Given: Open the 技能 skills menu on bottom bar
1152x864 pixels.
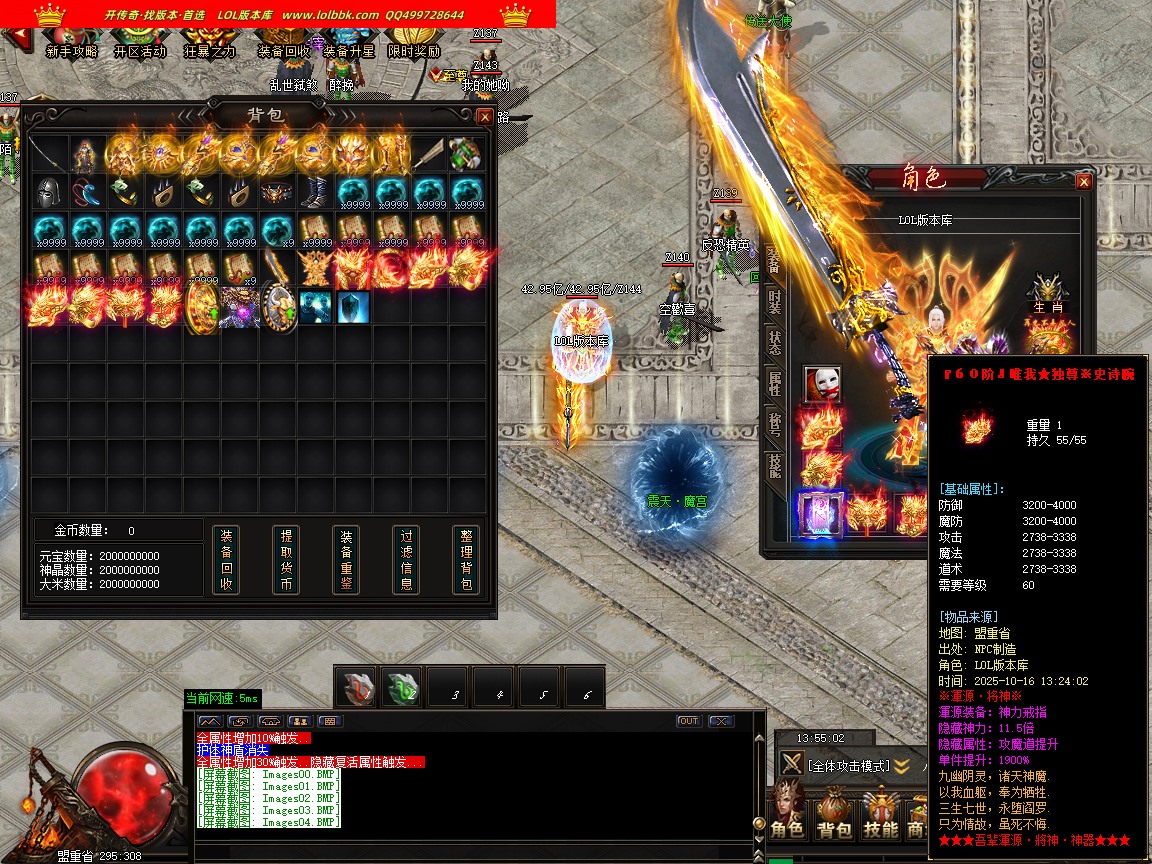Looking at the screenshot, I should [x=881, y=816].
